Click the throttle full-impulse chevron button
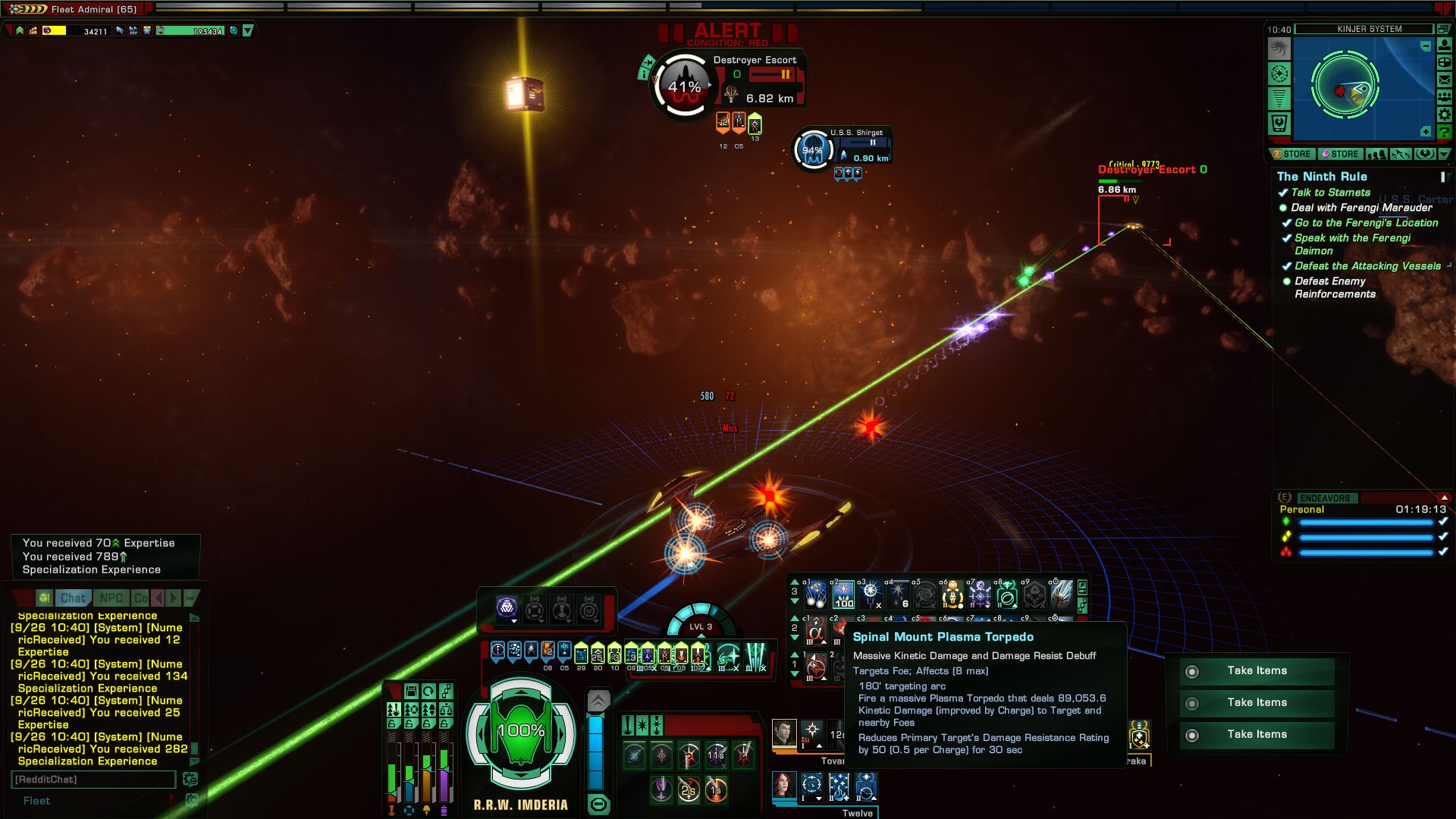This screenshot has height=819, width=1456. click(598, 701)
